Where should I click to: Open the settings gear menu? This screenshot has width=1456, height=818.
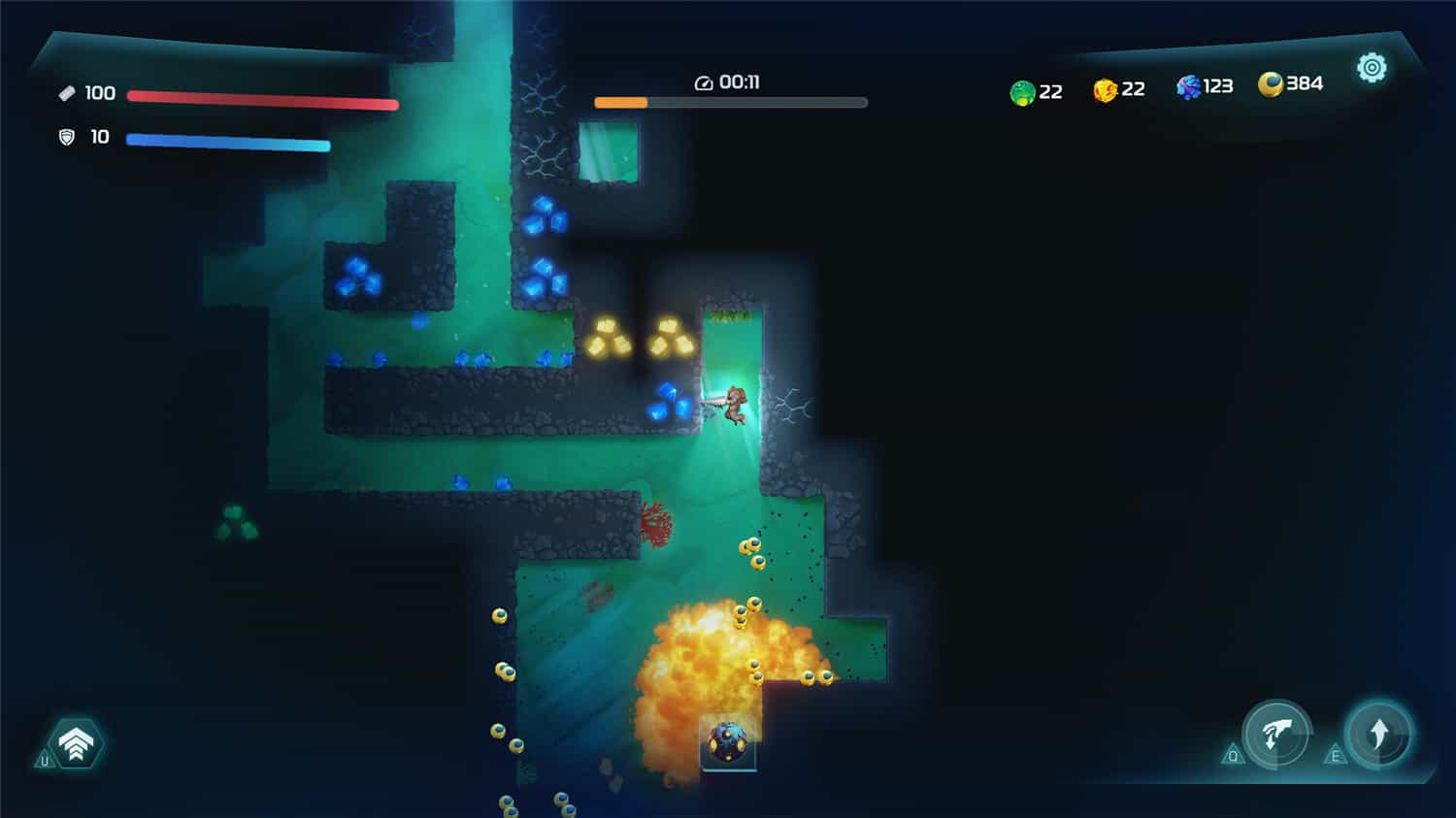point(1373,68)
